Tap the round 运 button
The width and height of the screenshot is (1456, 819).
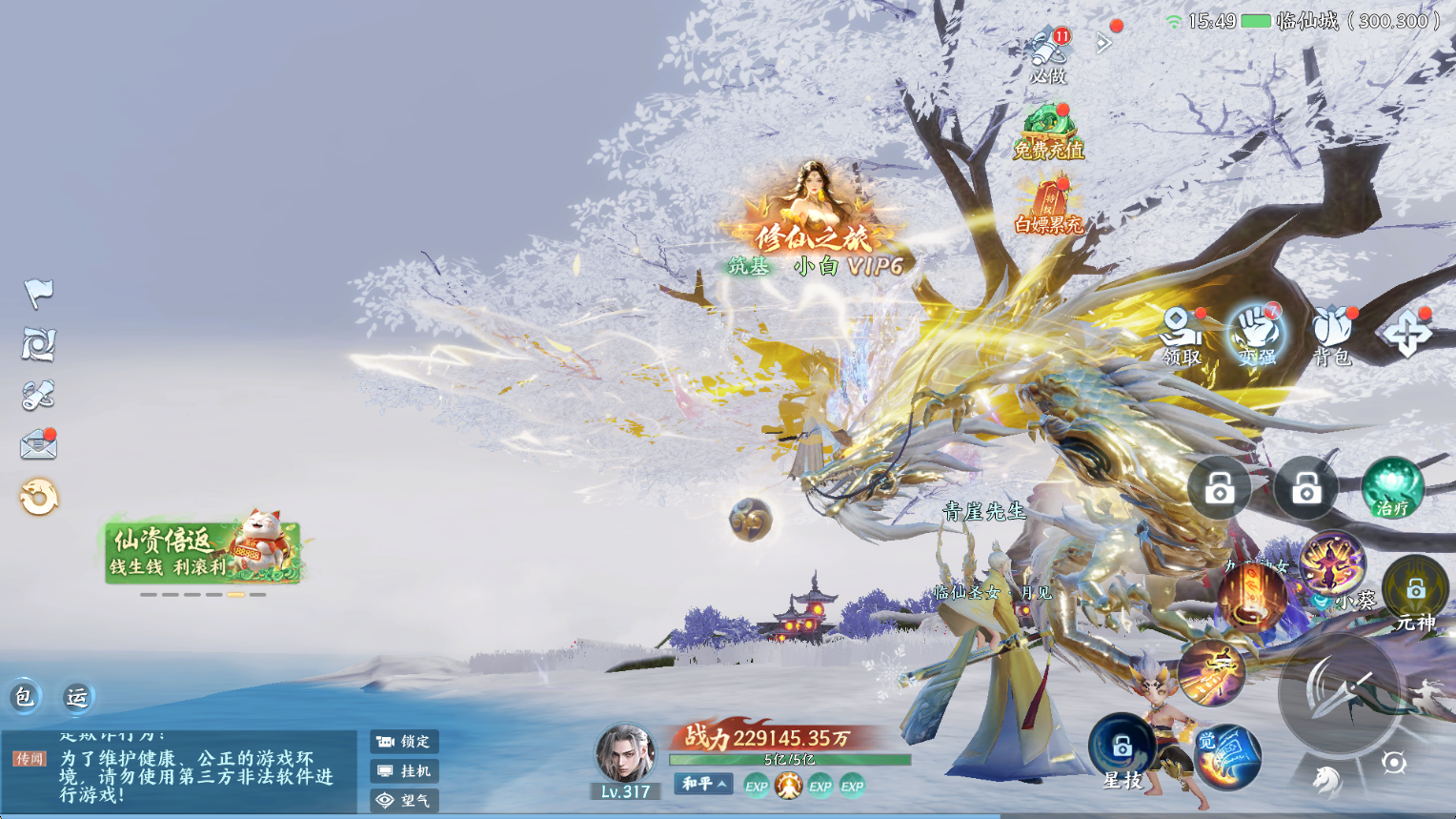click(x=77, y=697)
